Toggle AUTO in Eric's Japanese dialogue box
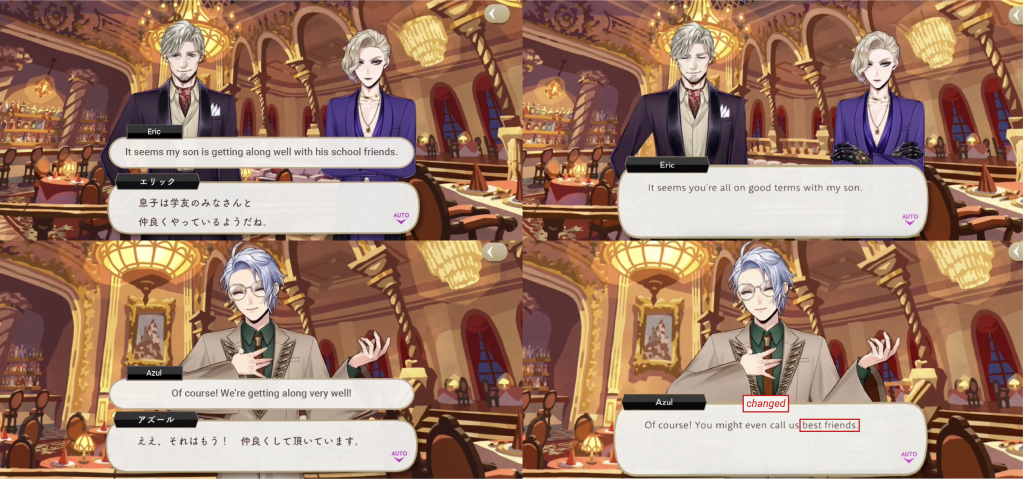Image resolution: width=1023 pixels, height=479 pixels. (401, 216)
